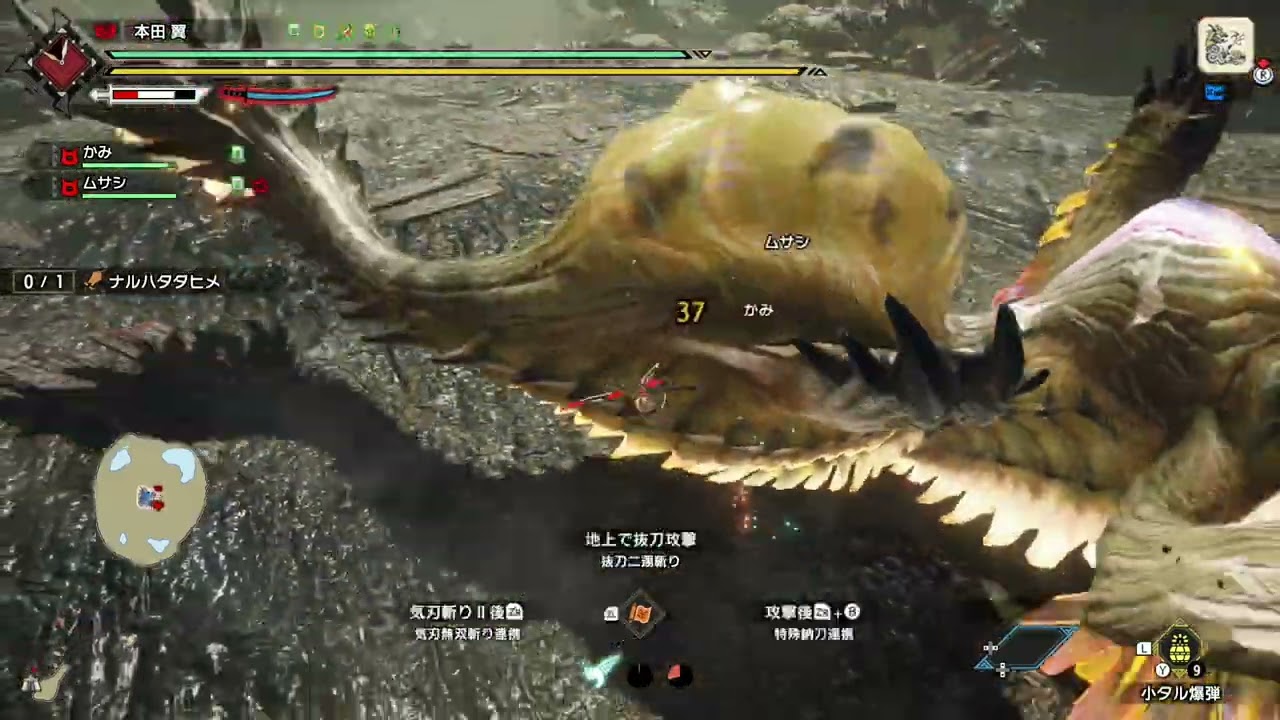Click the orange wirebug skill icon
The width and height of the screenshot is (1280, 720).
point(641,613)
